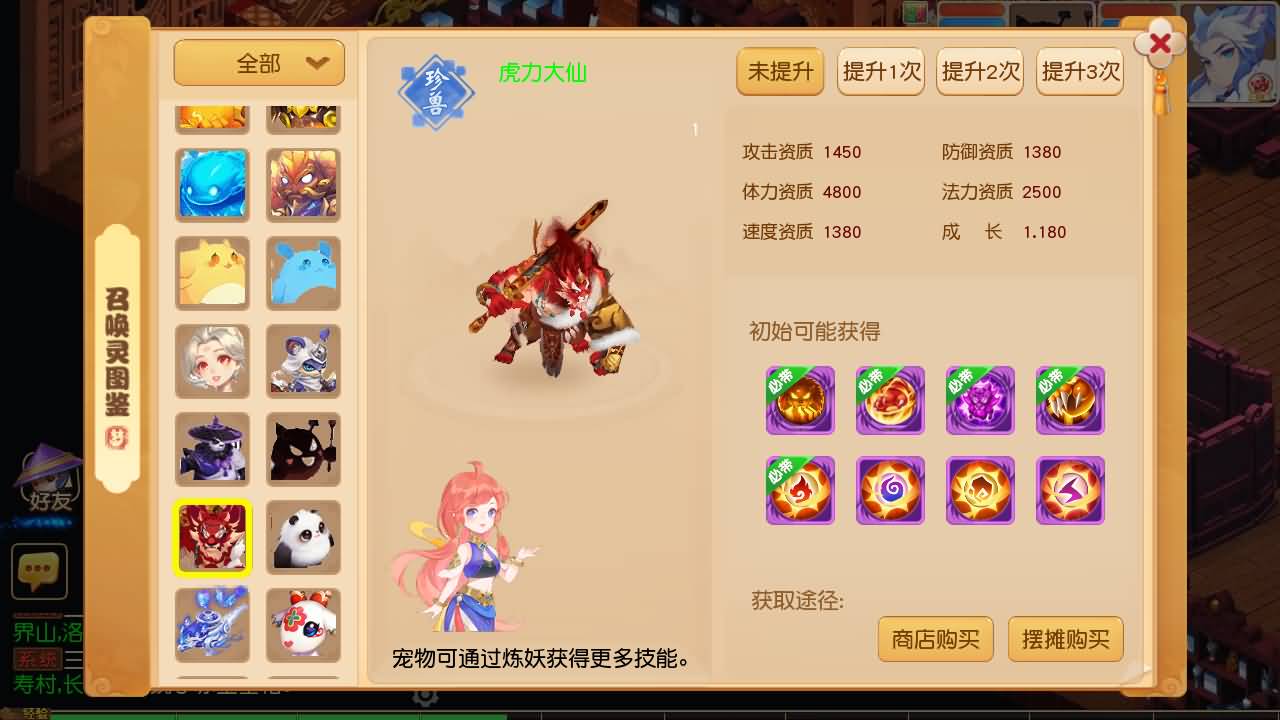Click the 摆摊购买 button
The width and height of the screenshot is (1280, 720).
1065,639
